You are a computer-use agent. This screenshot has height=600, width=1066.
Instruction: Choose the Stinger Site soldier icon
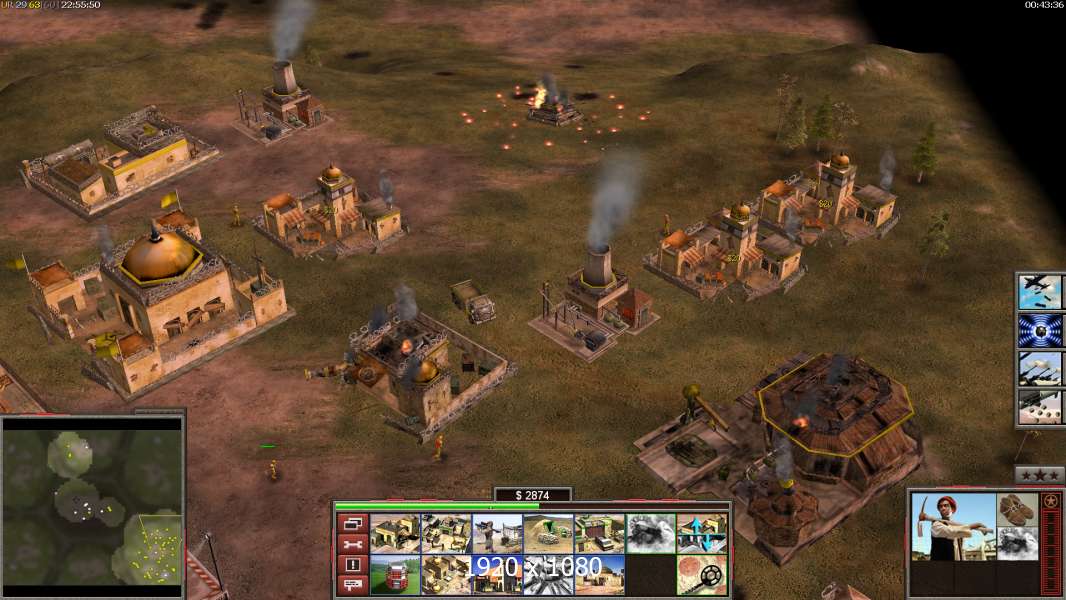(x=496, y=533)
